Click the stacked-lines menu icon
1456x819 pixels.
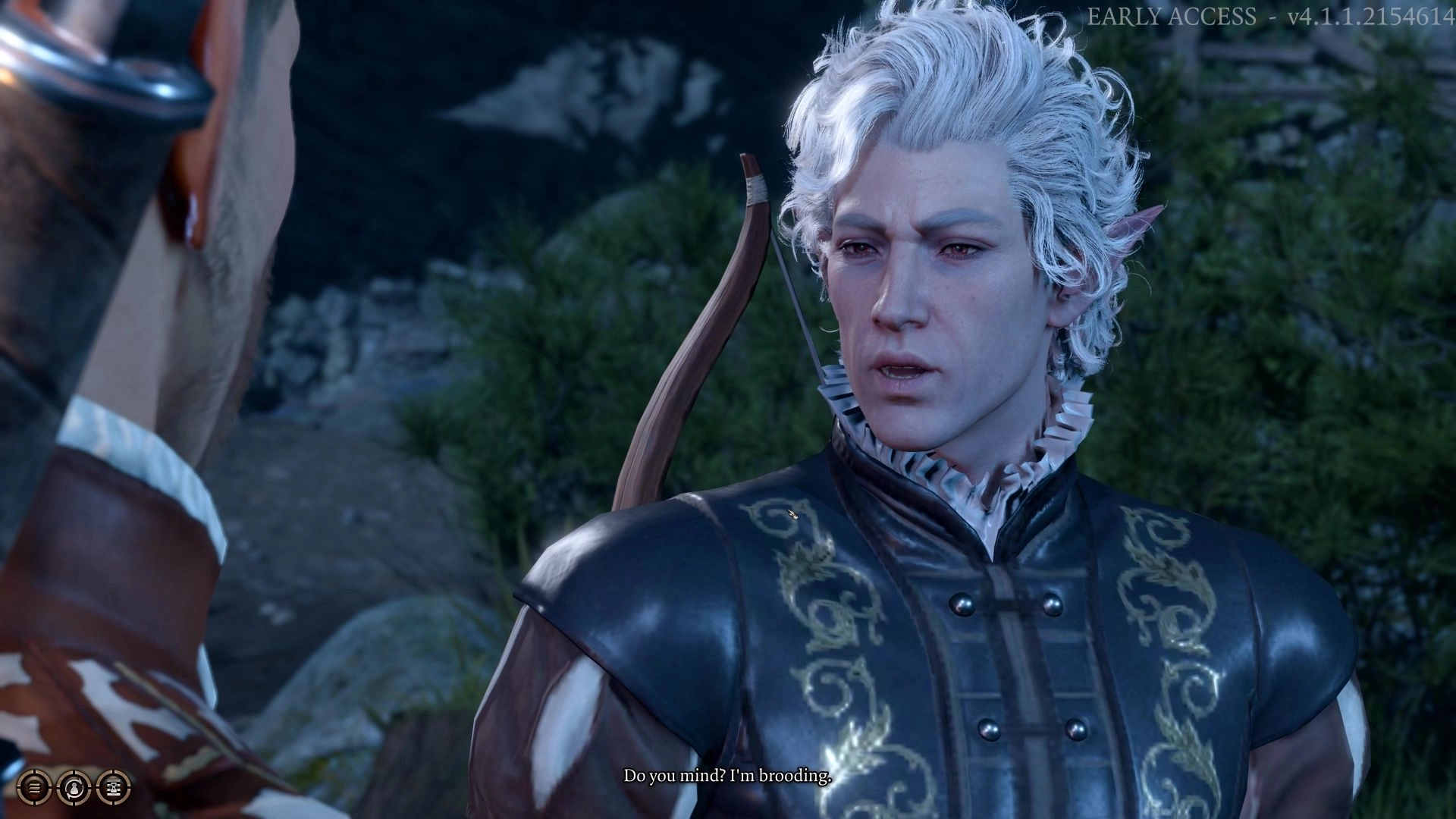34,787
